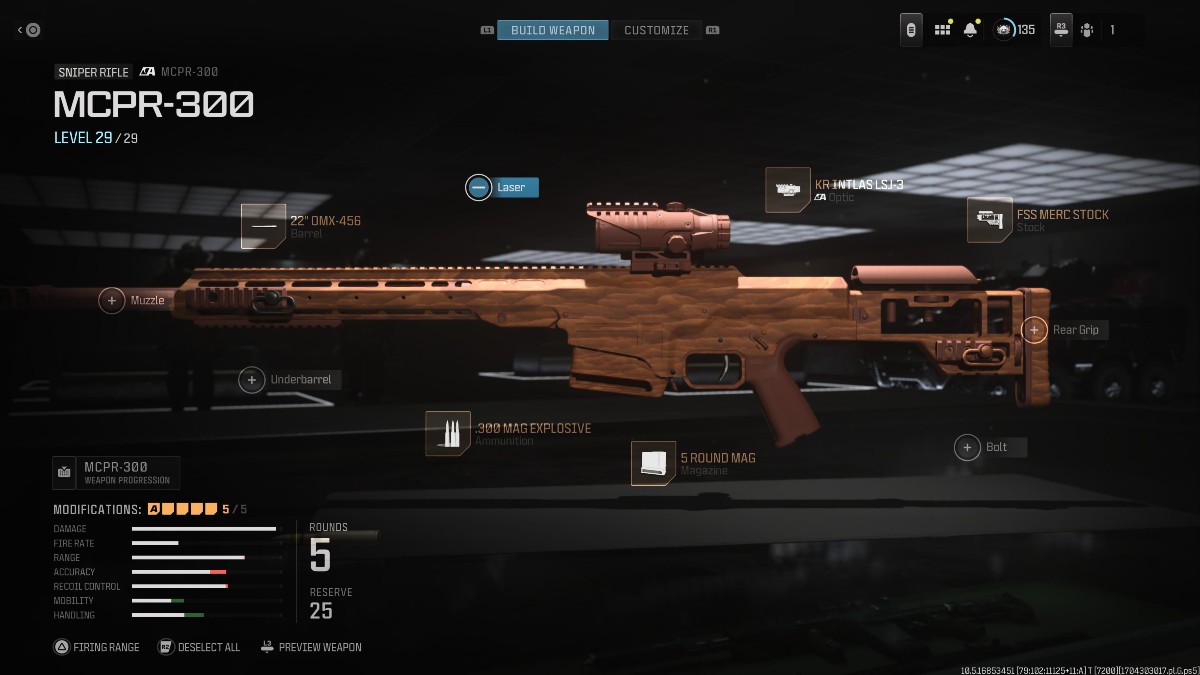This screenshot has width=1200, height=675.
Task: Open the grid menu icon
Action: pos(942,30)
